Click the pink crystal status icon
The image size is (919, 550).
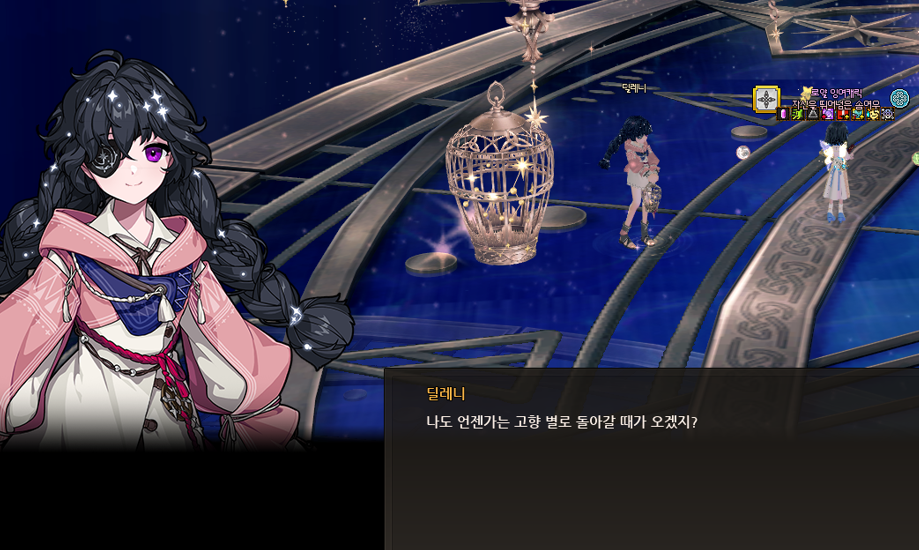[783, 114]
